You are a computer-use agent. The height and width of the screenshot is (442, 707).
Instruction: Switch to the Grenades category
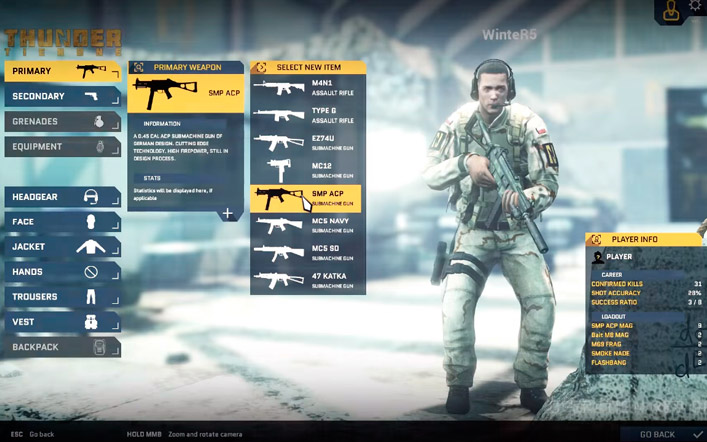coord(62,121)
